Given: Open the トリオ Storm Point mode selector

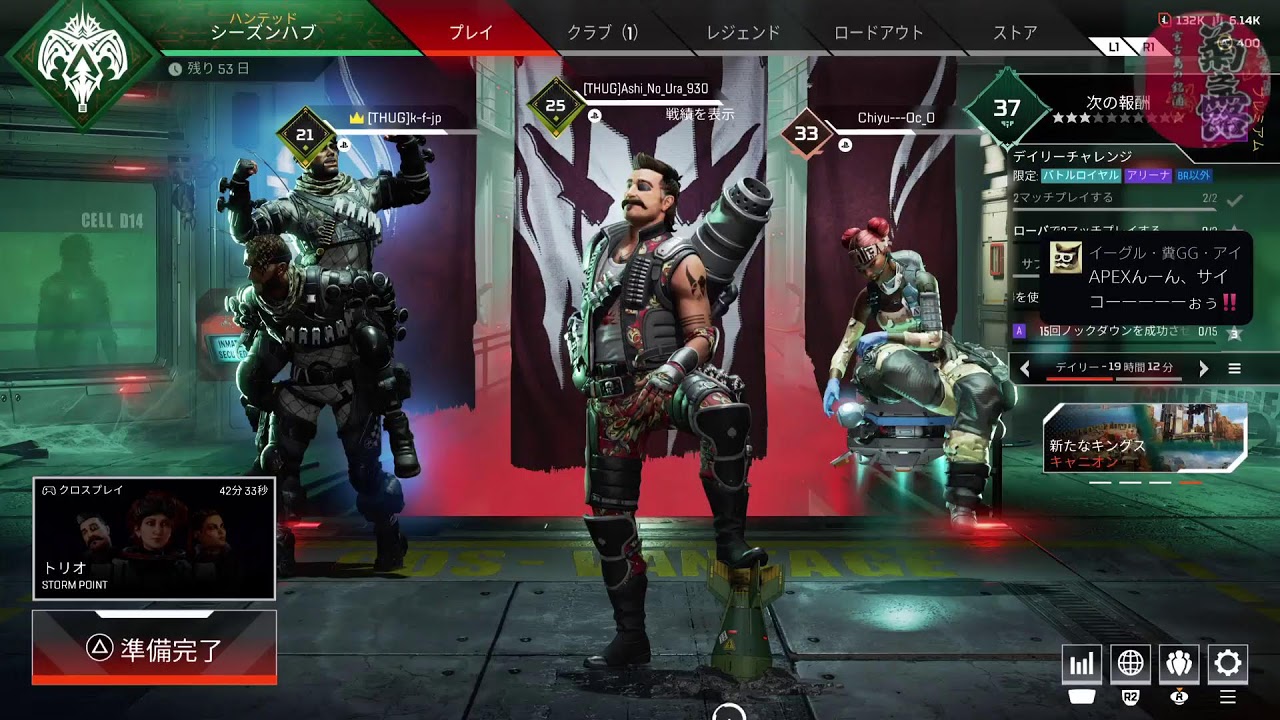Looking at the screenshot, I should click(x=154, y=538).
